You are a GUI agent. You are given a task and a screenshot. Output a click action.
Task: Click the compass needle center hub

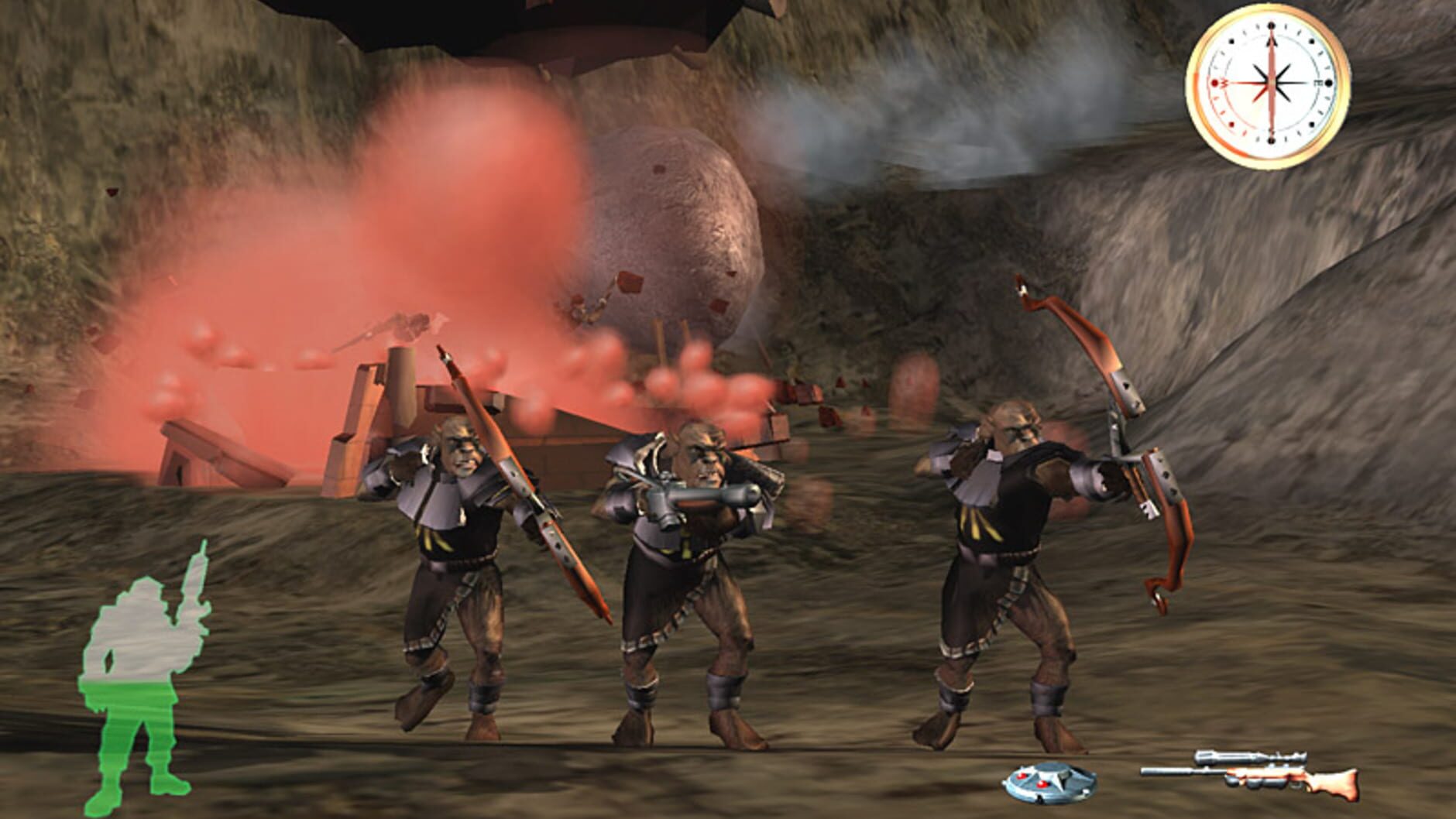coord(1272,83)
